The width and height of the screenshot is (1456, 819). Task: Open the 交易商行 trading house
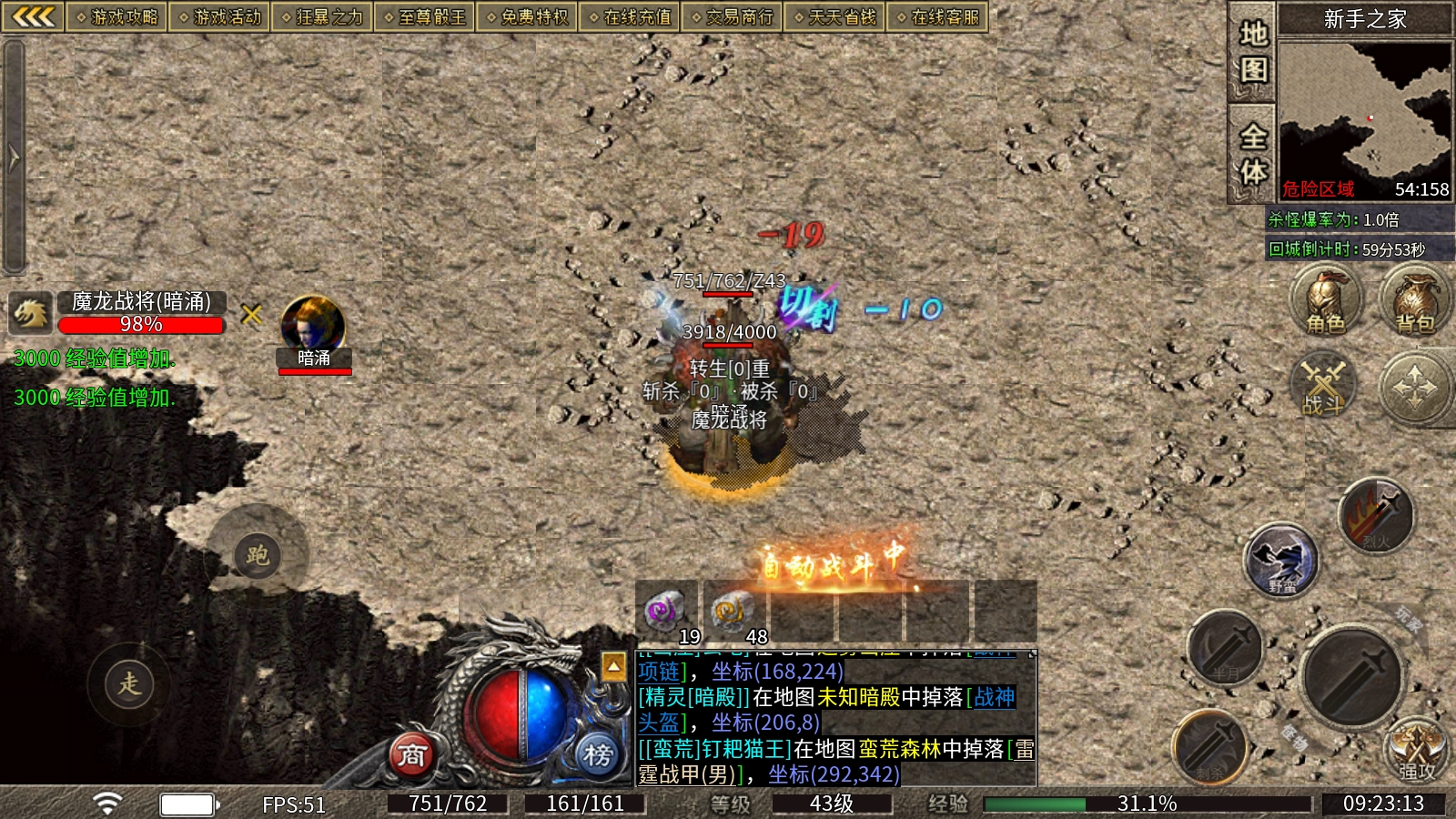(x=732, y=17)
